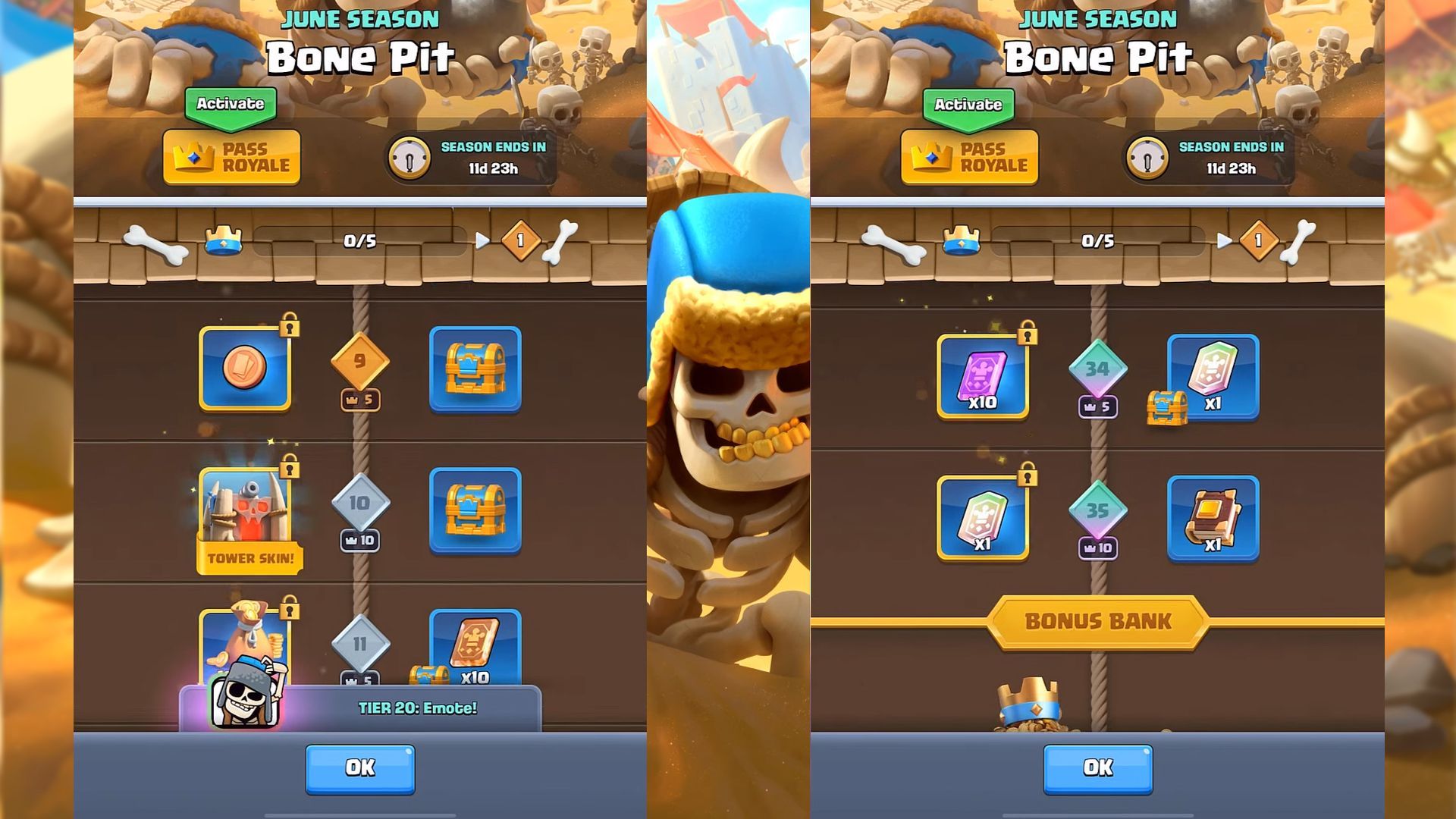Open the golden chest next to tier 9
1456x819 pixels.
[475, 369]
